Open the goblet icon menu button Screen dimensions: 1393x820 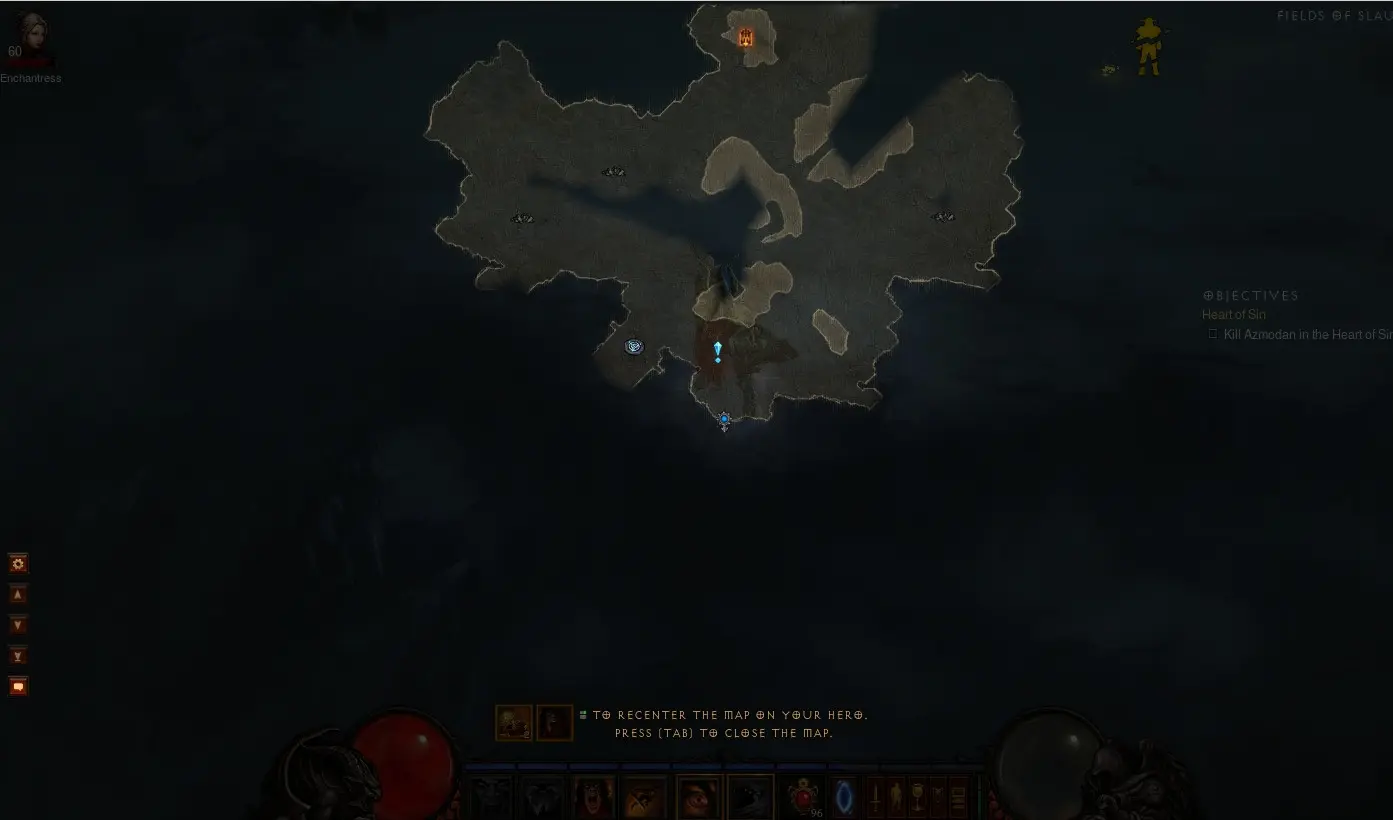pos(917,798)
